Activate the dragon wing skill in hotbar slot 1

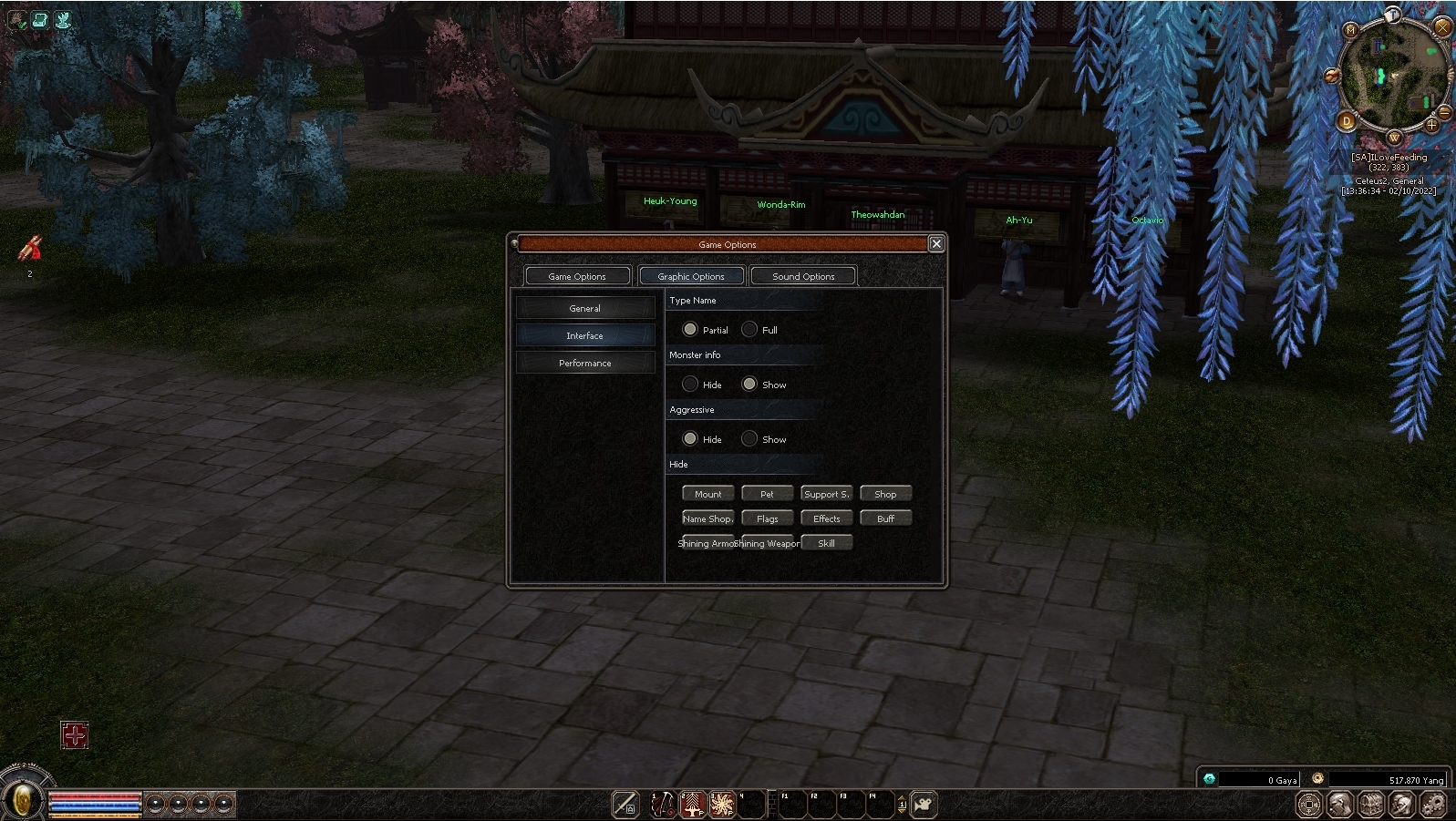click(x=662, y=804)
